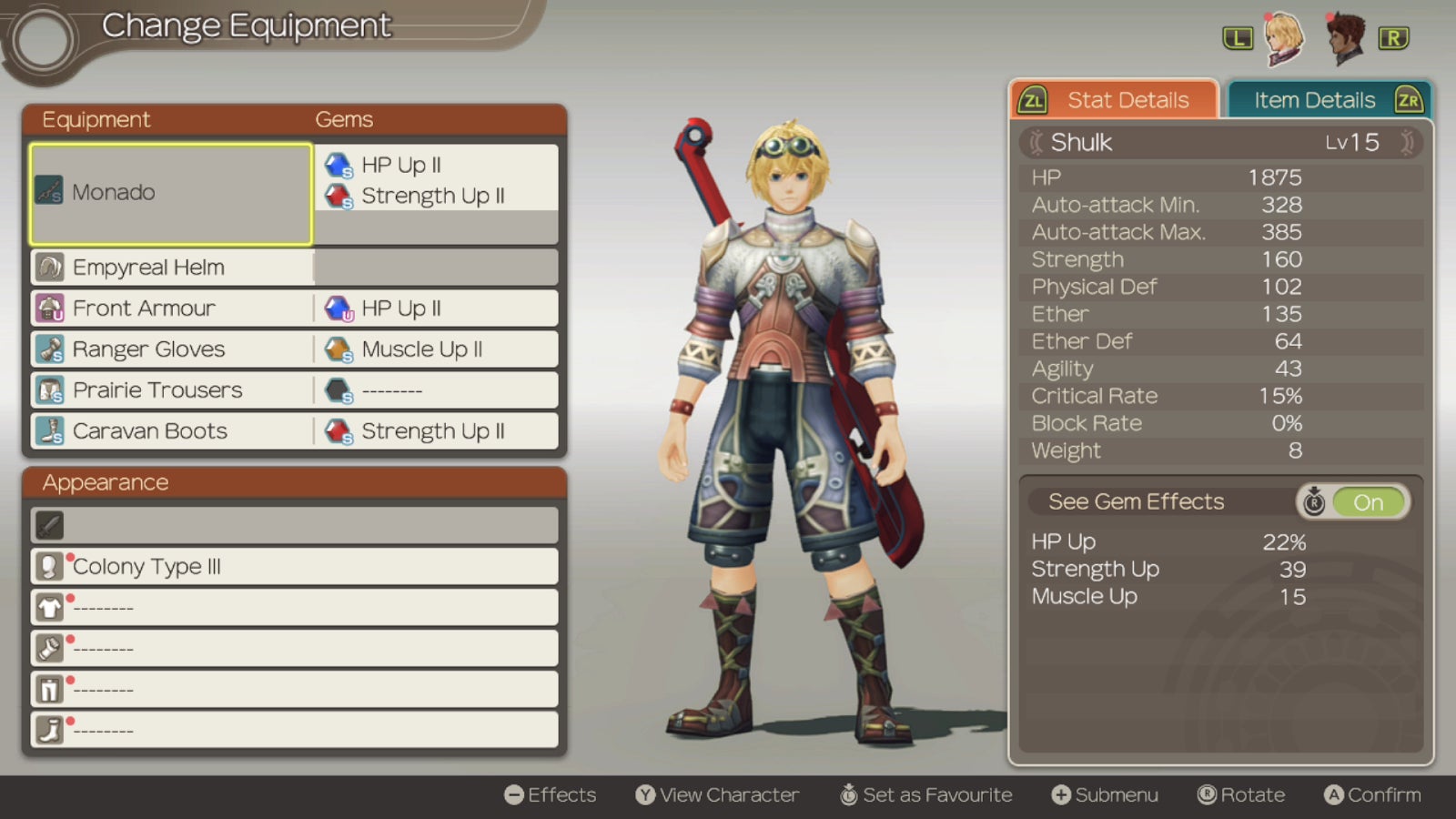
Task: Switch to Reyn's character portrait
Action: pyautogui.click(x=1344, y=38)
